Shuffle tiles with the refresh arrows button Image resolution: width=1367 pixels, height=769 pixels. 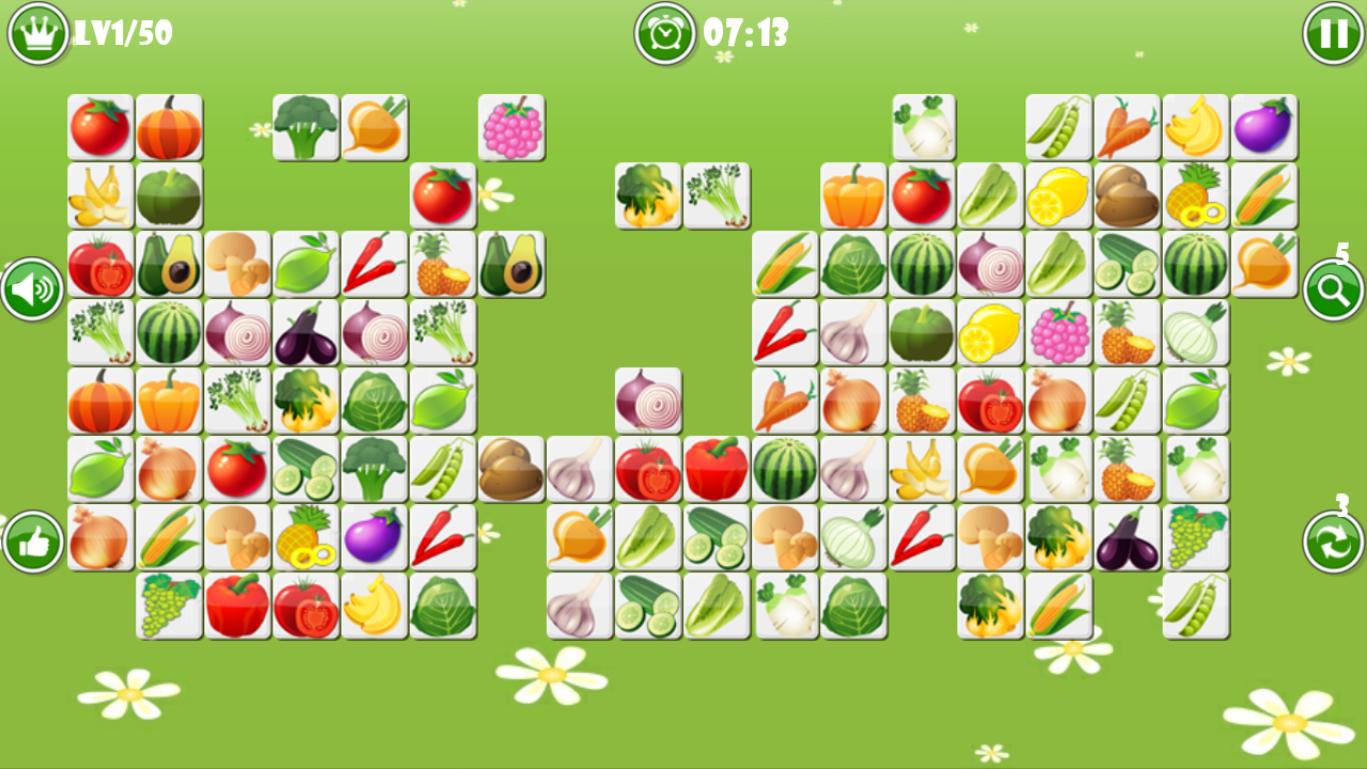point(1333,542)
